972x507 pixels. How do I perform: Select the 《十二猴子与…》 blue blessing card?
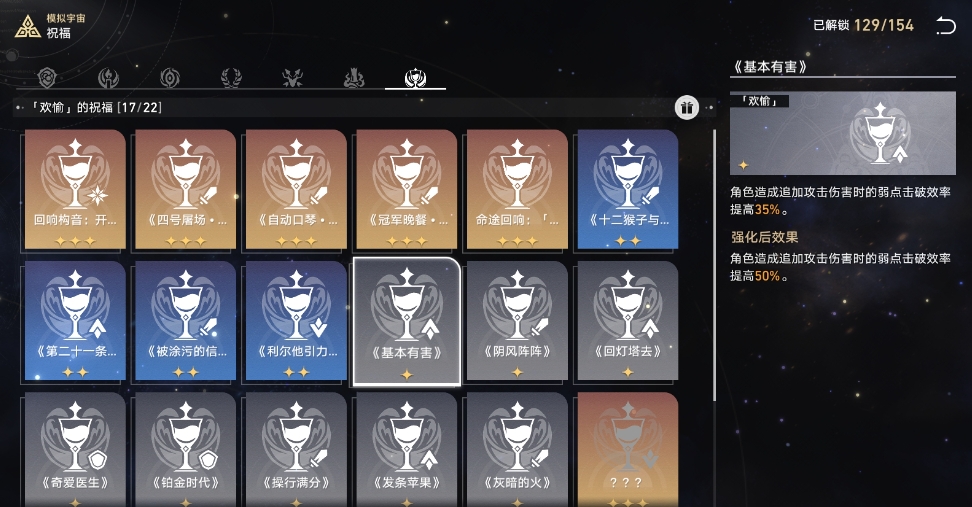tap(627, 190)
